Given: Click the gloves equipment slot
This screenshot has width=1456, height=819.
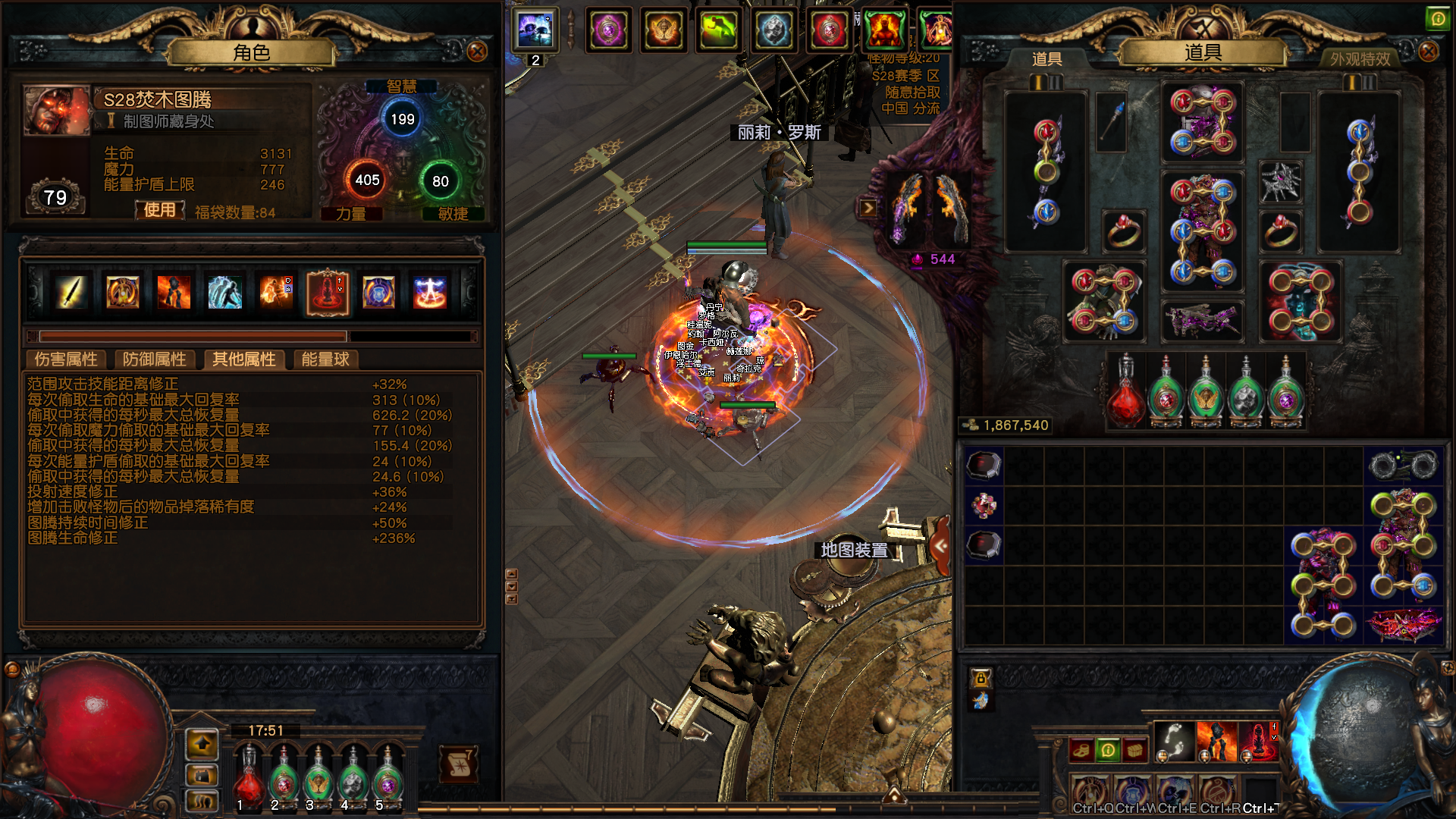Looking at the screenshot, I should (1104, 302).
